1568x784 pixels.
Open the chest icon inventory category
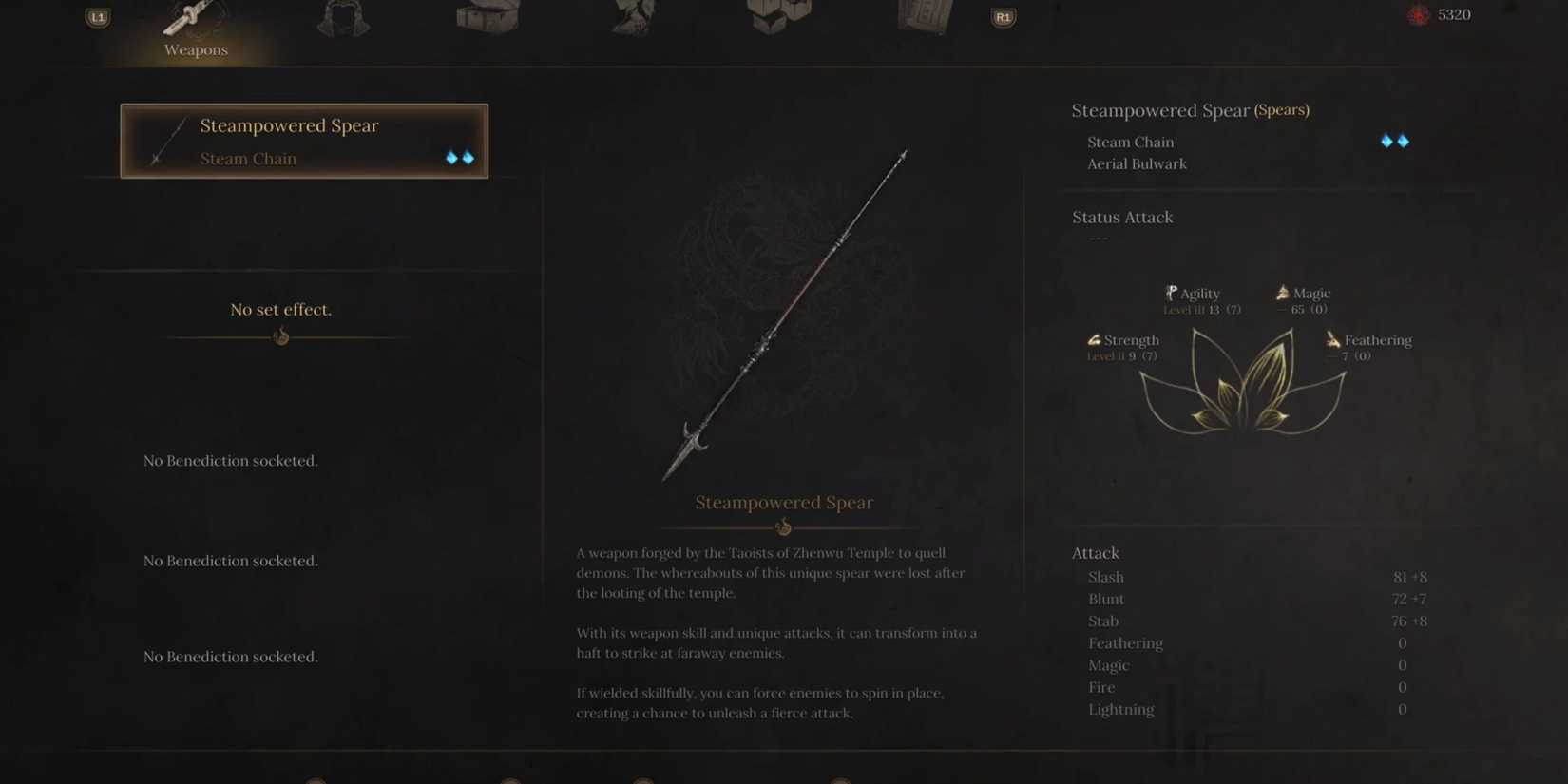488,16
